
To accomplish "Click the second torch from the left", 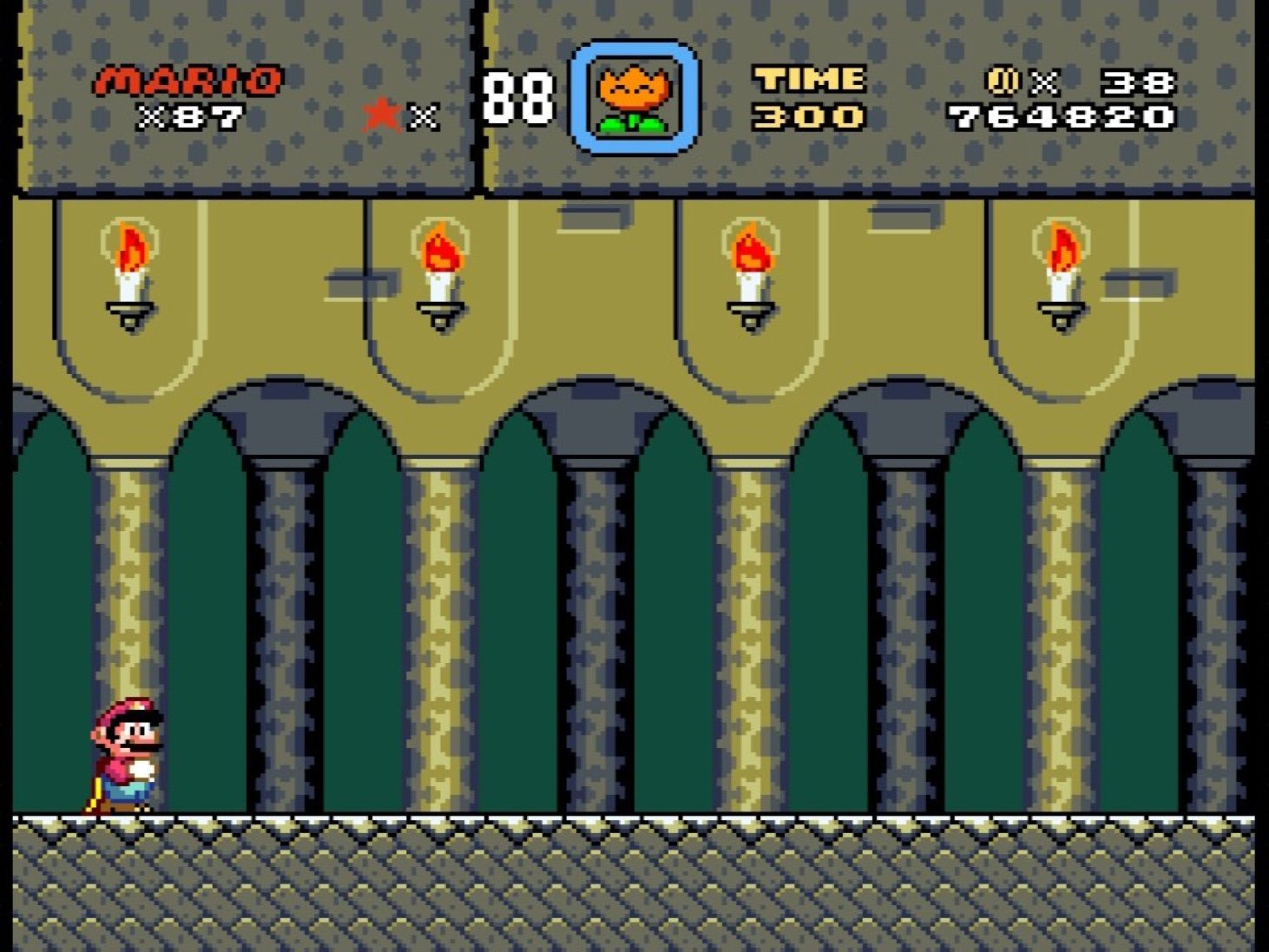I will [443, 249].
